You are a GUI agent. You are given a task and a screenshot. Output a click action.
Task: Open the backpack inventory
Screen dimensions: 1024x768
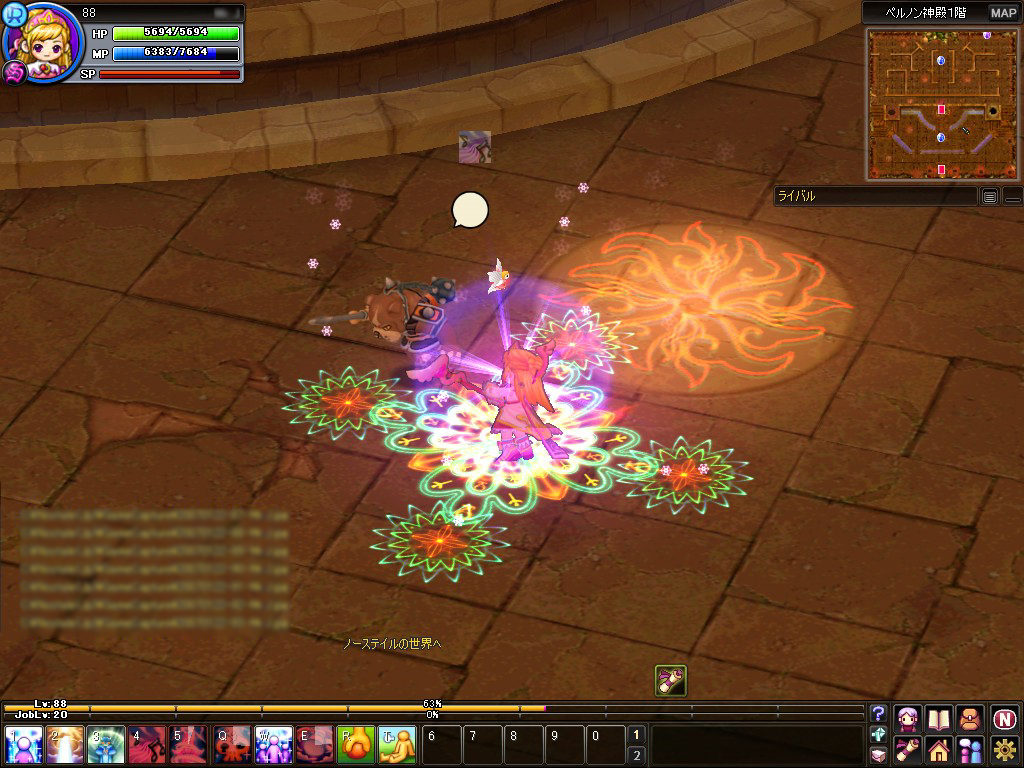pyautogui.click(x=970, y=718)
